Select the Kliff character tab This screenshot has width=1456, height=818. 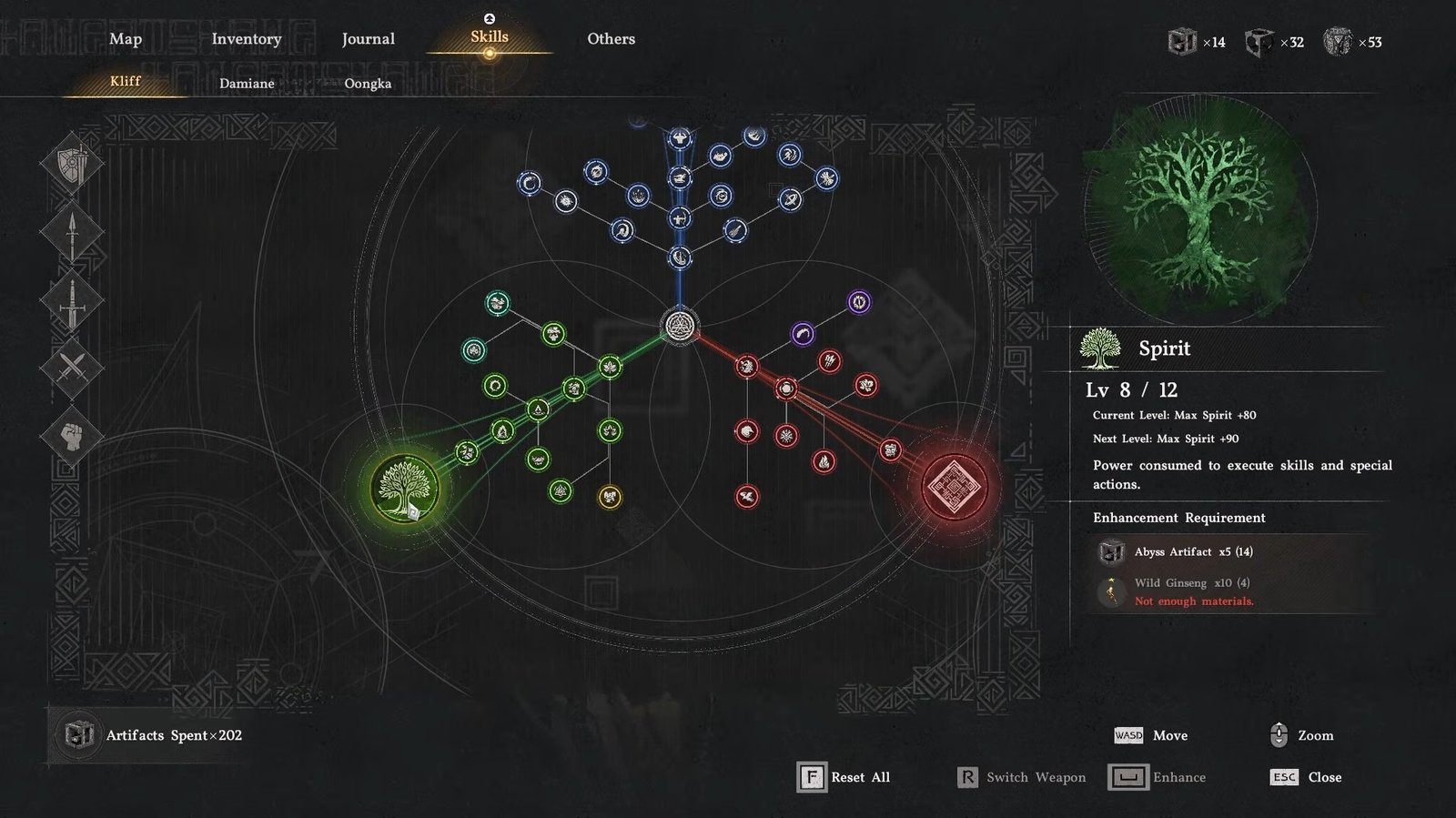pos(126,81)
